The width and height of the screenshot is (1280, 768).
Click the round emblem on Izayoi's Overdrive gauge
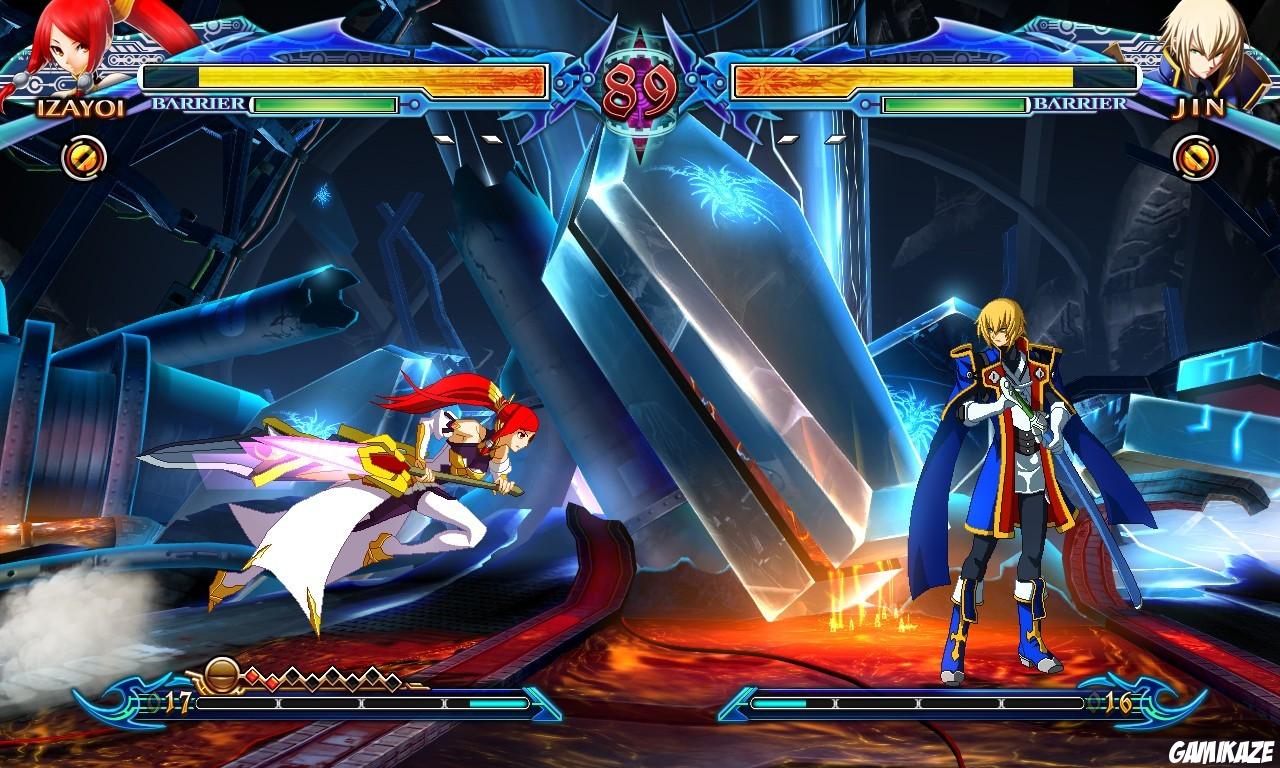222,673
